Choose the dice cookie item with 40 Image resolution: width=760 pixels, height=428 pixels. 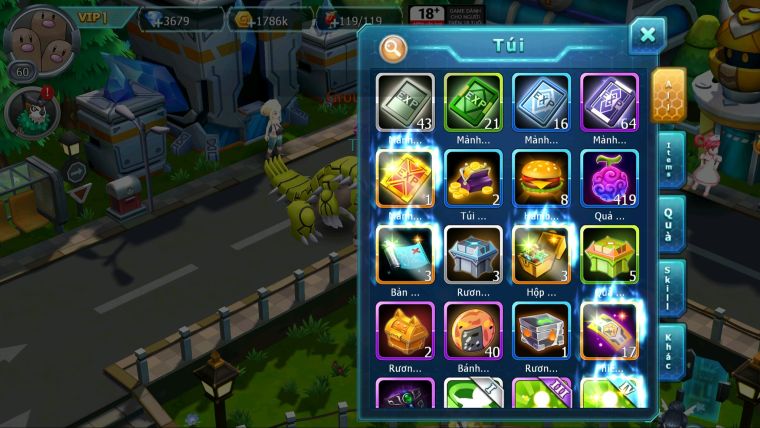pos(473,330)
